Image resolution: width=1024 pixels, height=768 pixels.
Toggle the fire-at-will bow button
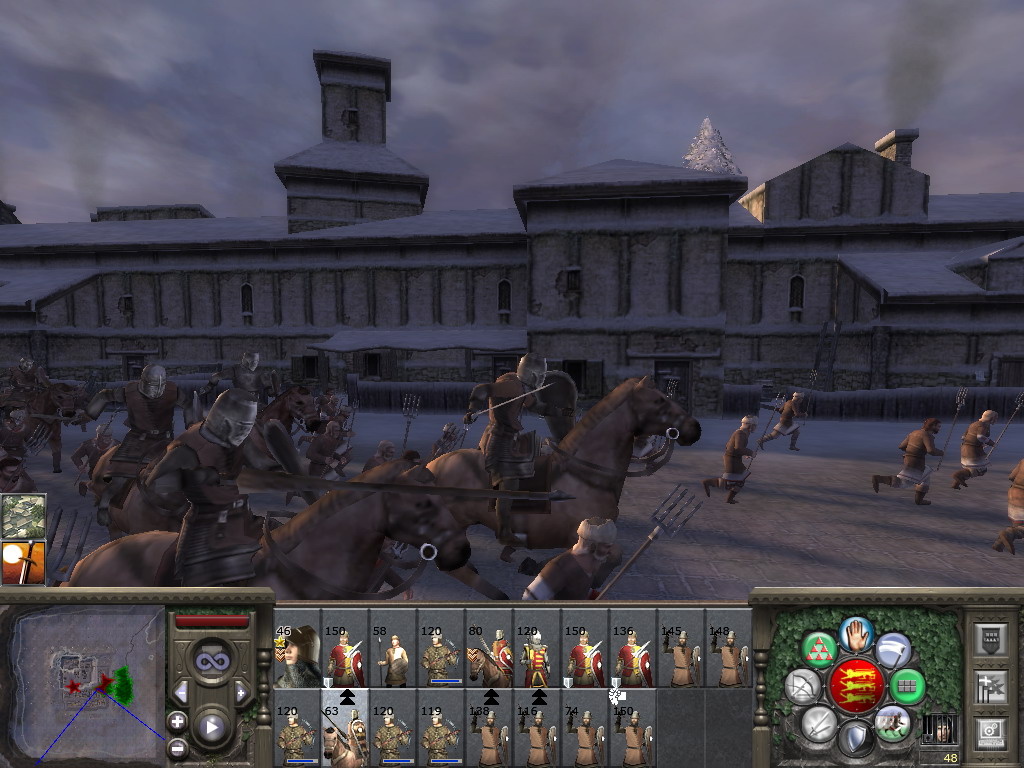[x=802, y=687]
